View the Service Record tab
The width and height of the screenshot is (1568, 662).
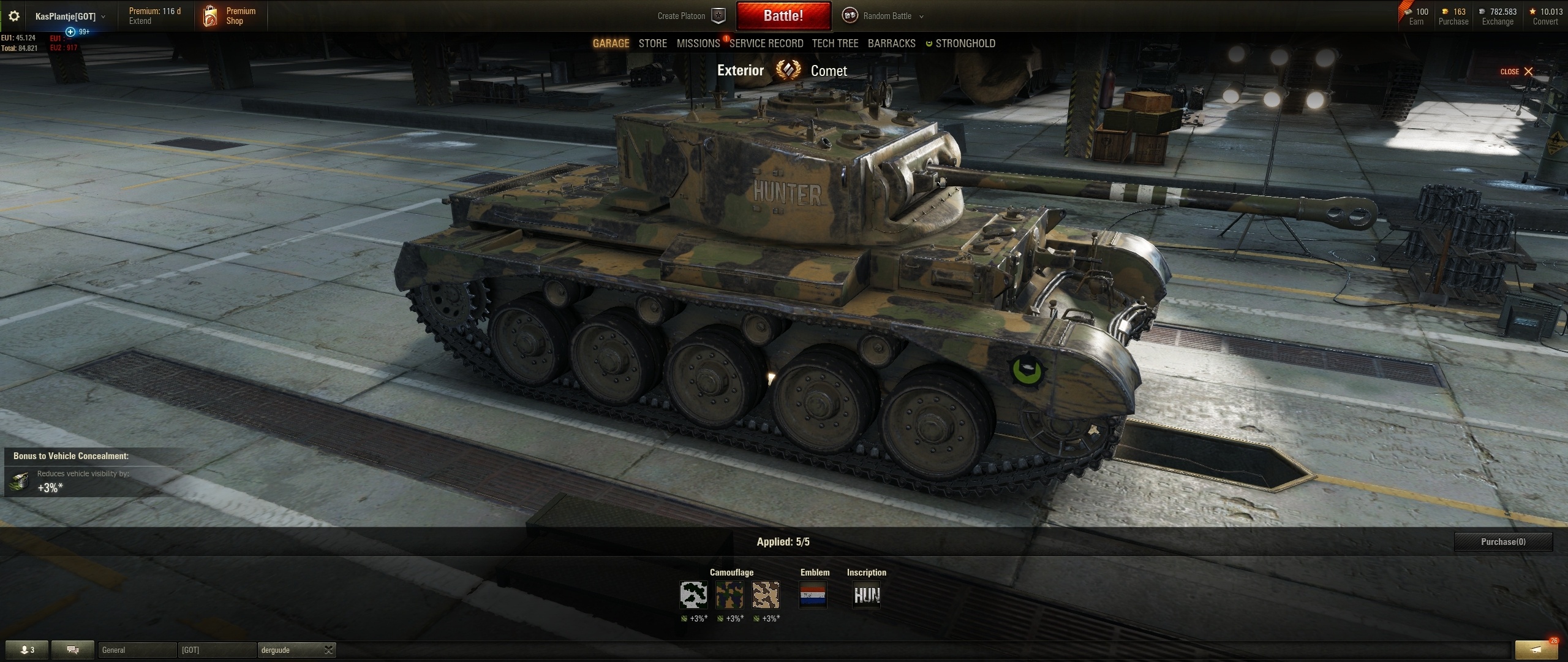[x=766, y=44]
